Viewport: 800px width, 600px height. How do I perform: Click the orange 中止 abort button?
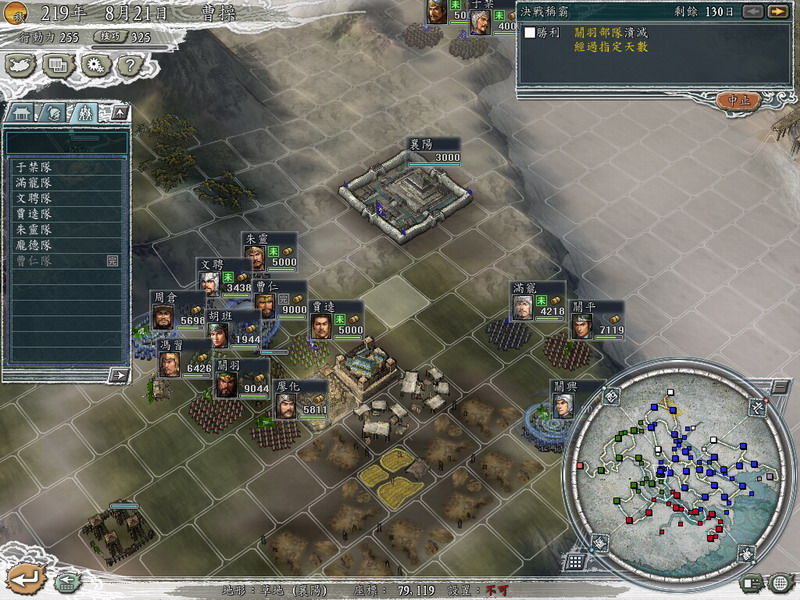click(739, 101)
